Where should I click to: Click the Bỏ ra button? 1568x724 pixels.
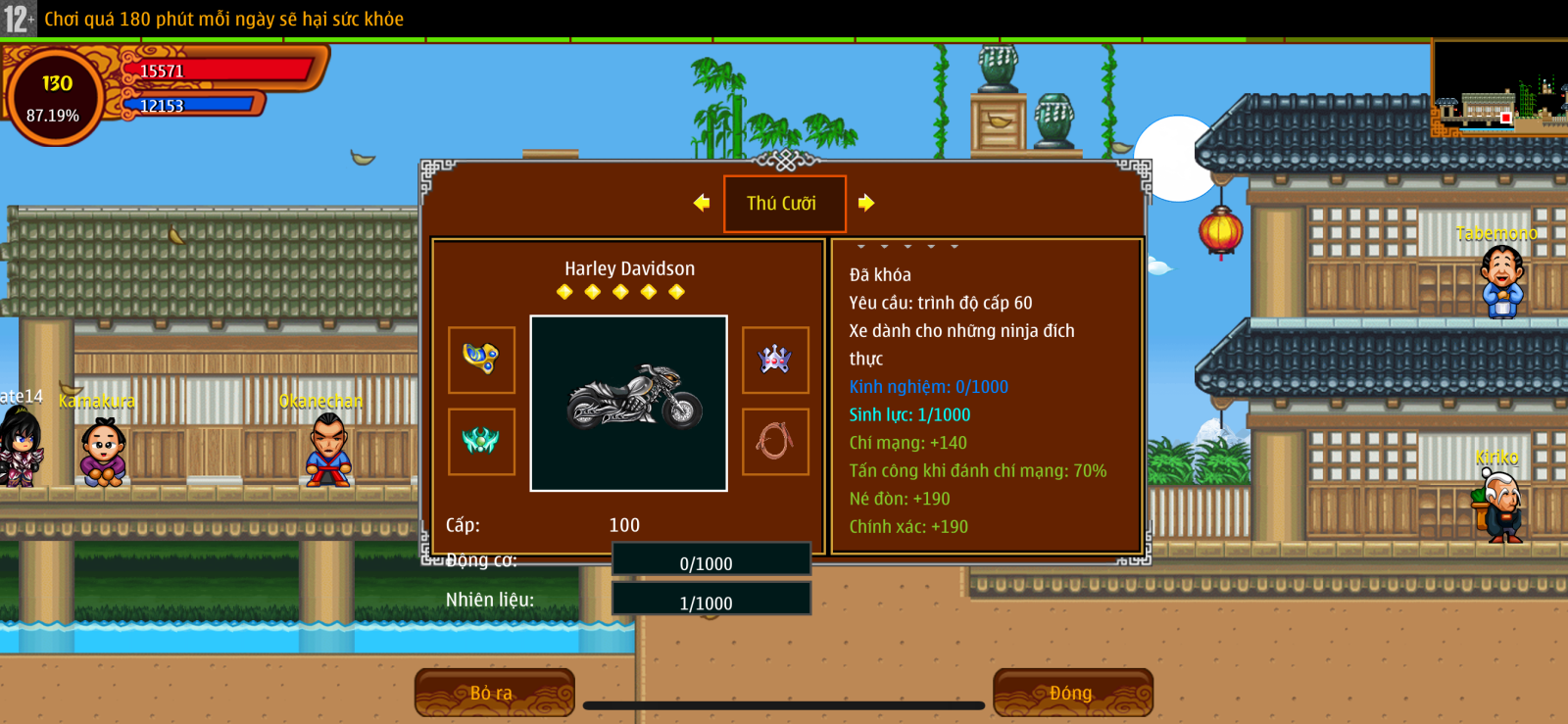point(494,693)
